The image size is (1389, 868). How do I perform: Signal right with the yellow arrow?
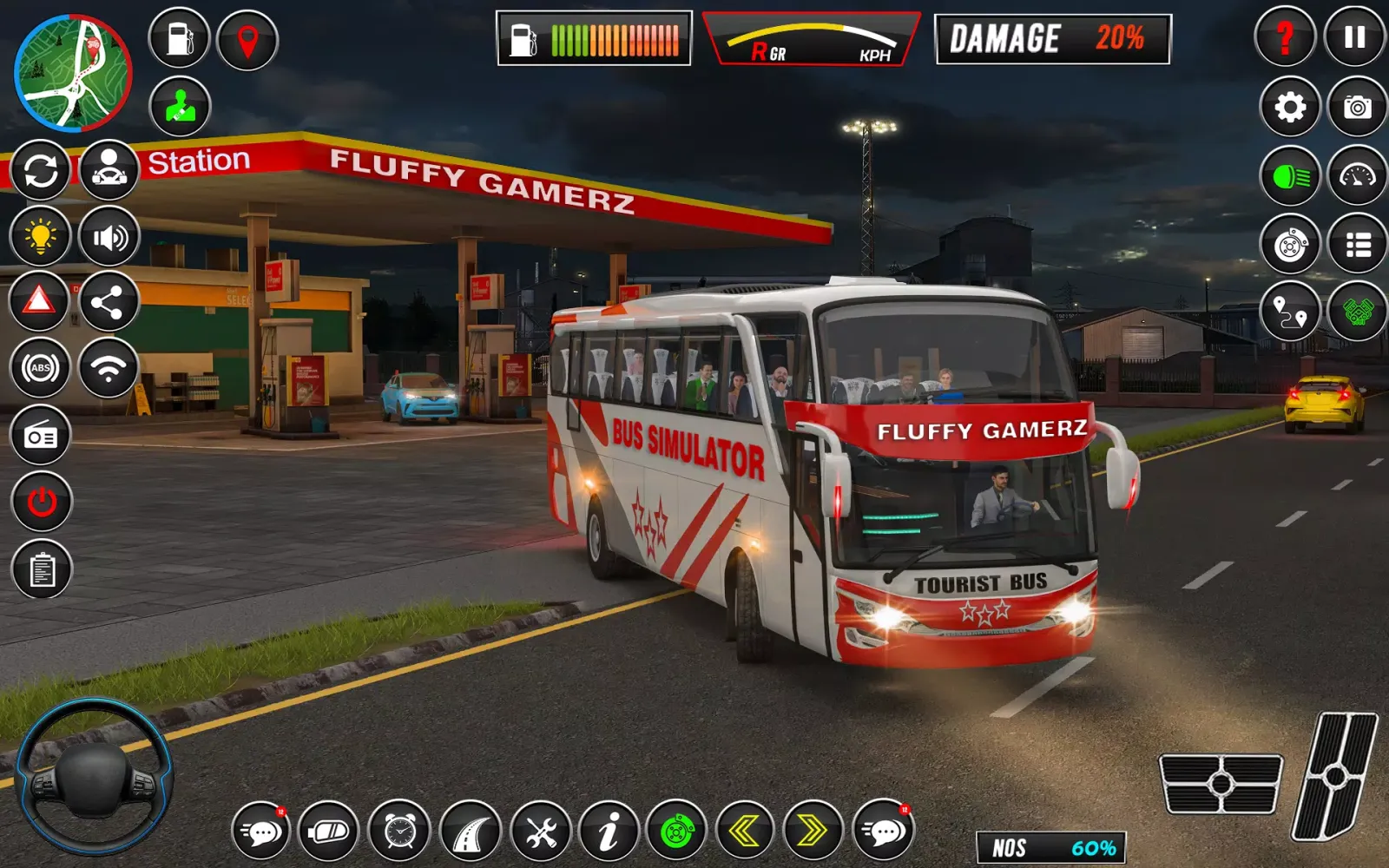813,832
